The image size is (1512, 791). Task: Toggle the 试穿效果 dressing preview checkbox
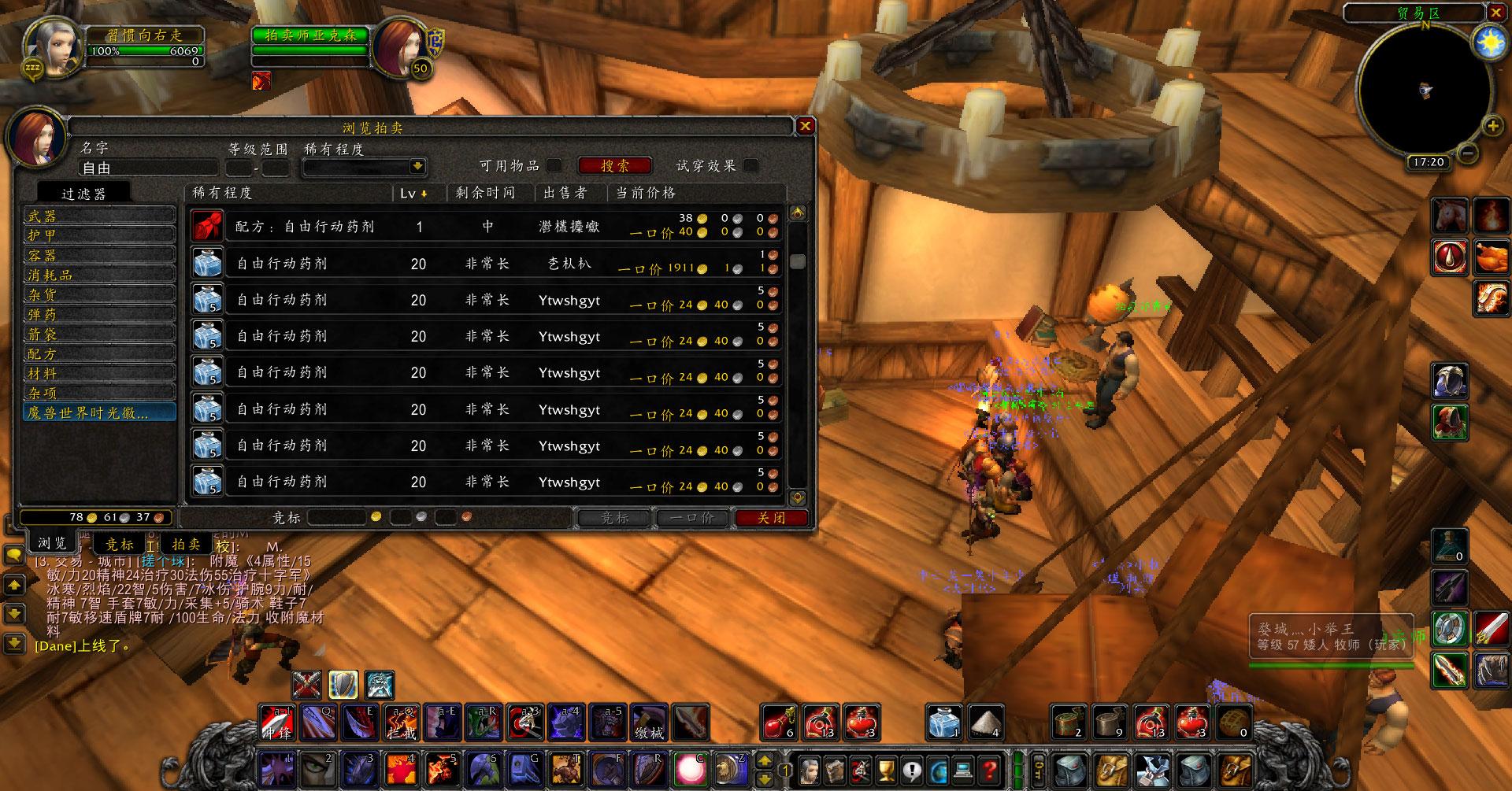(x=751, y=165)
